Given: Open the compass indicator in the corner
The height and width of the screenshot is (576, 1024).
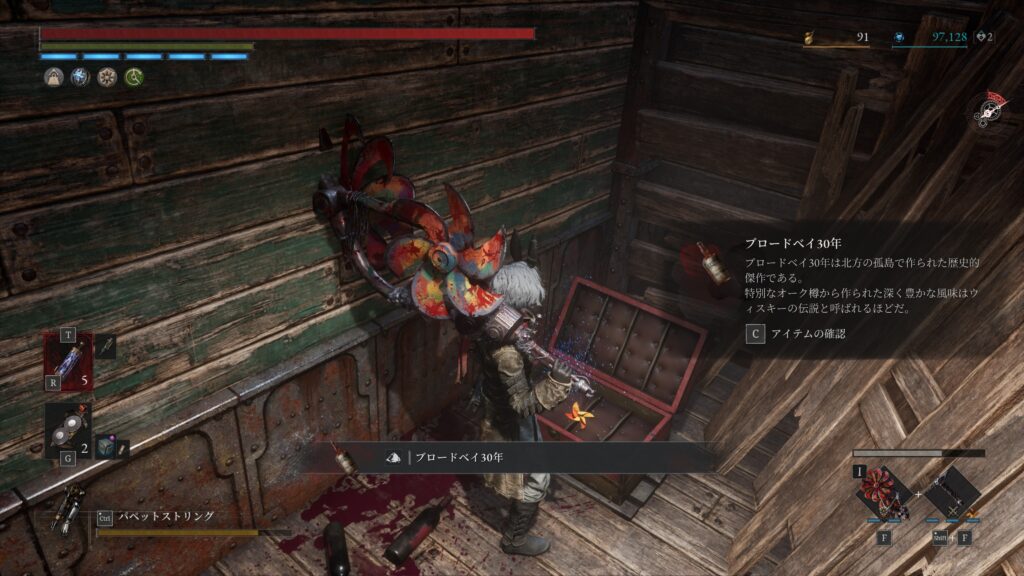Looking at the screenshot, I should click(991, 110).
